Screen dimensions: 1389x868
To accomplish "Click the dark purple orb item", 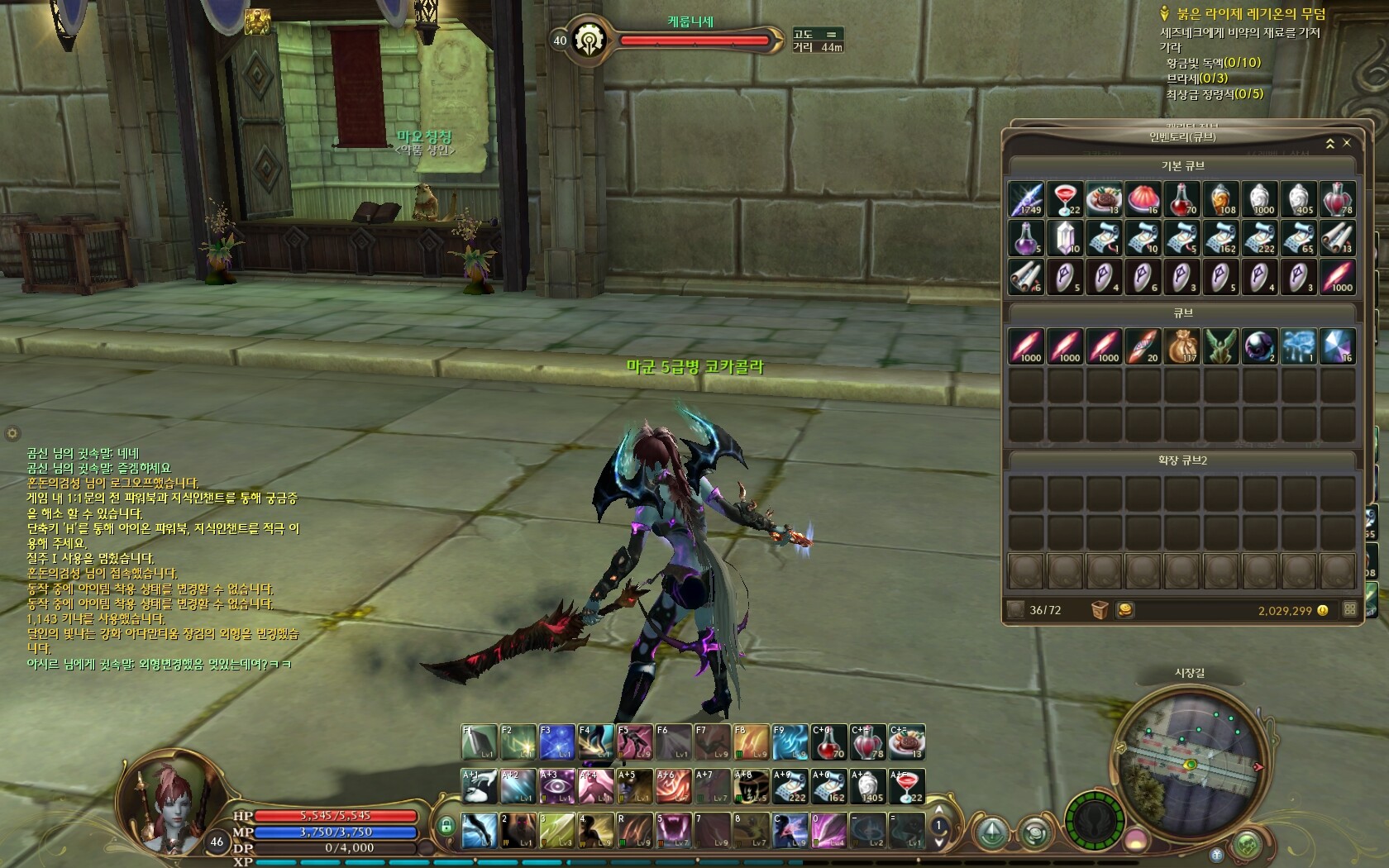I will click(x=1259, y=346).
